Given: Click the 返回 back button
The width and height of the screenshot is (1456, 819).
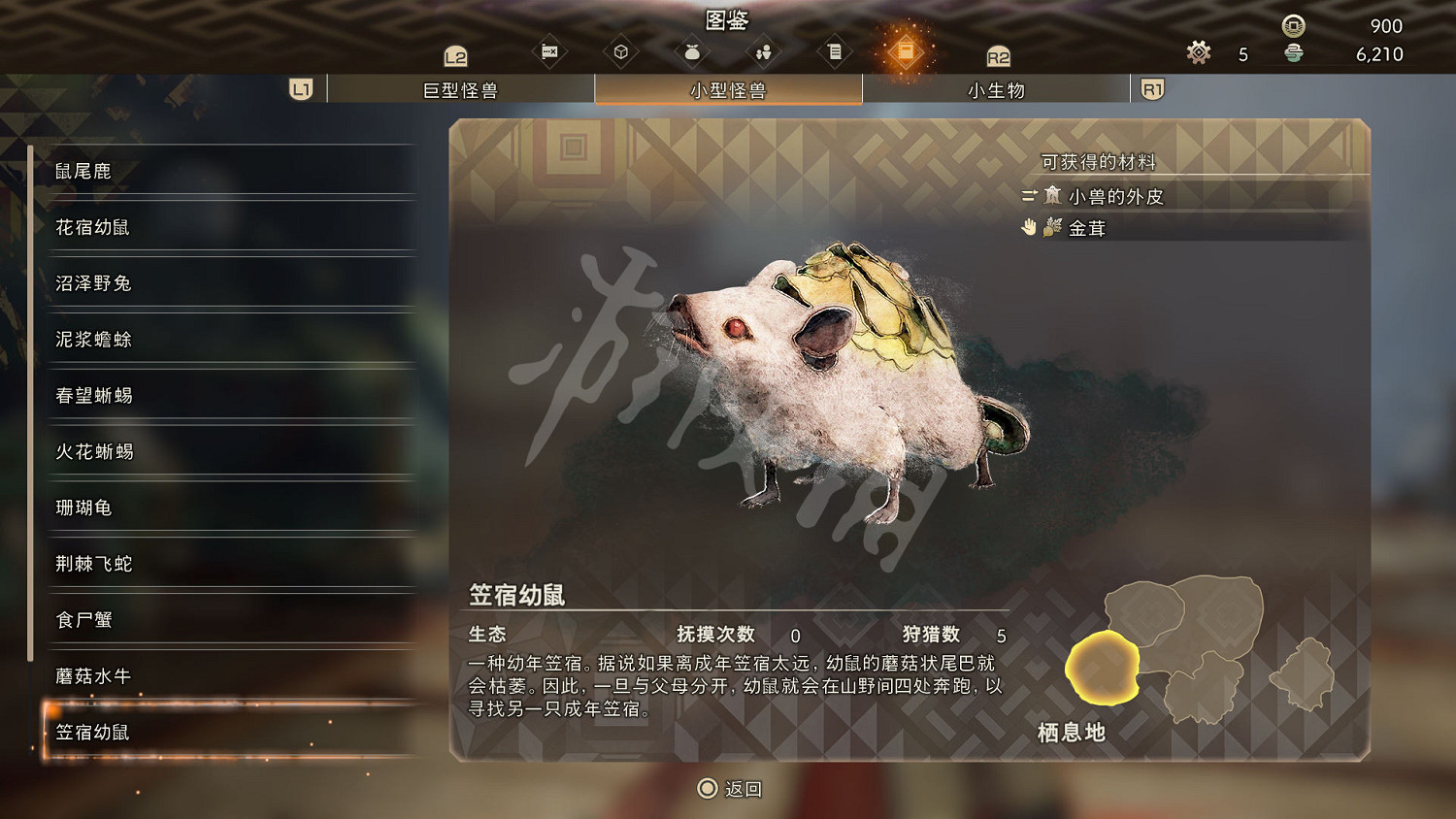Looking at the screenshot, I should pyautogui.click(x=730, y=789).
